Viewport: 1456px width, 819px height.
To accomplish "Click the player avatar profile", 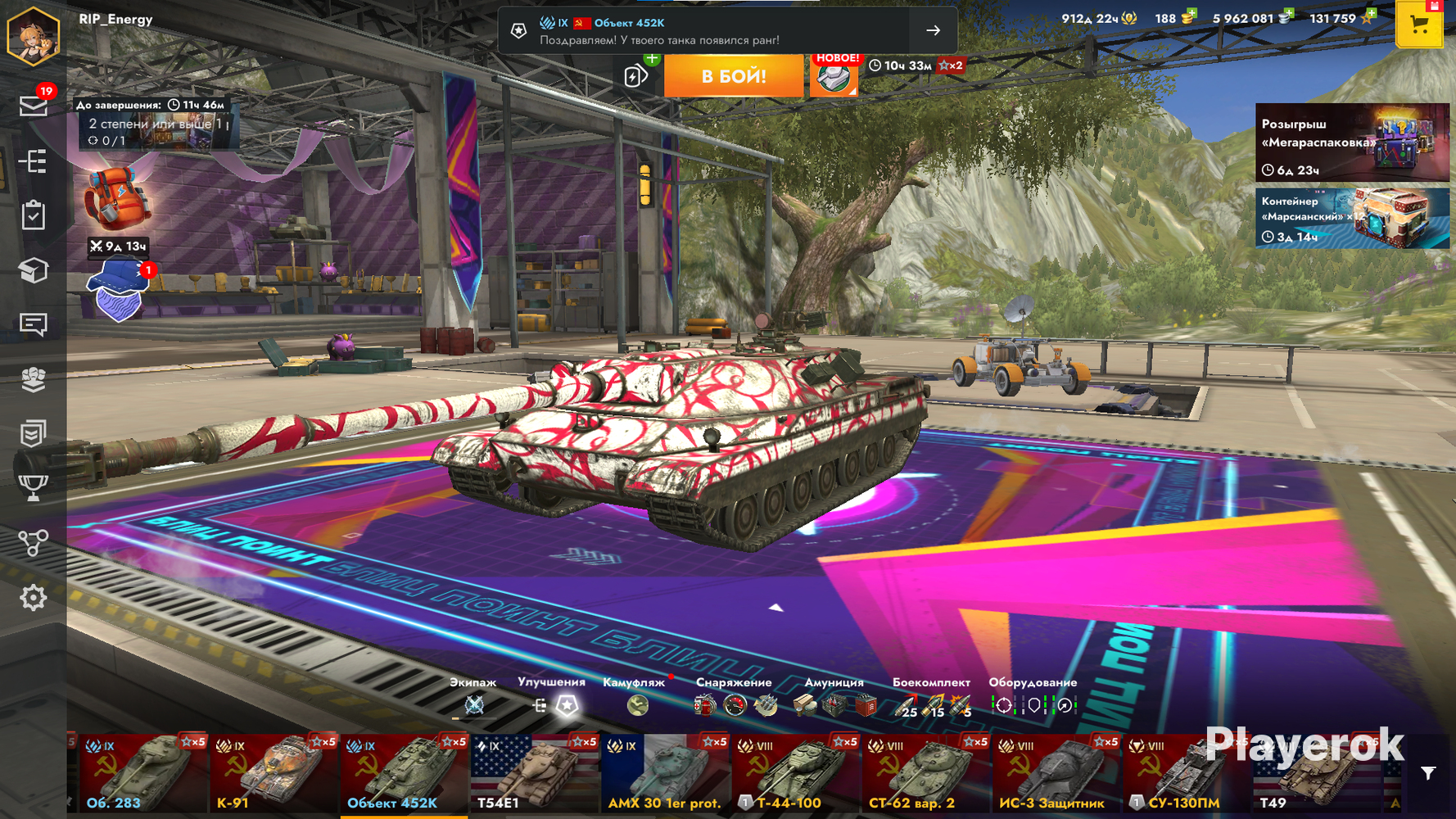I will (34, 35).
